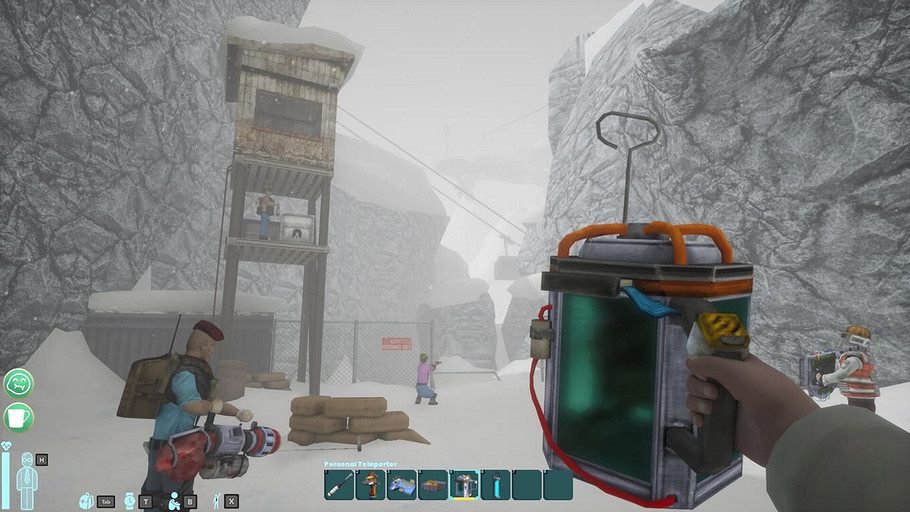Choose the blue device hotbar slot
Screen dimensions: 910x512
click(401, 485)
